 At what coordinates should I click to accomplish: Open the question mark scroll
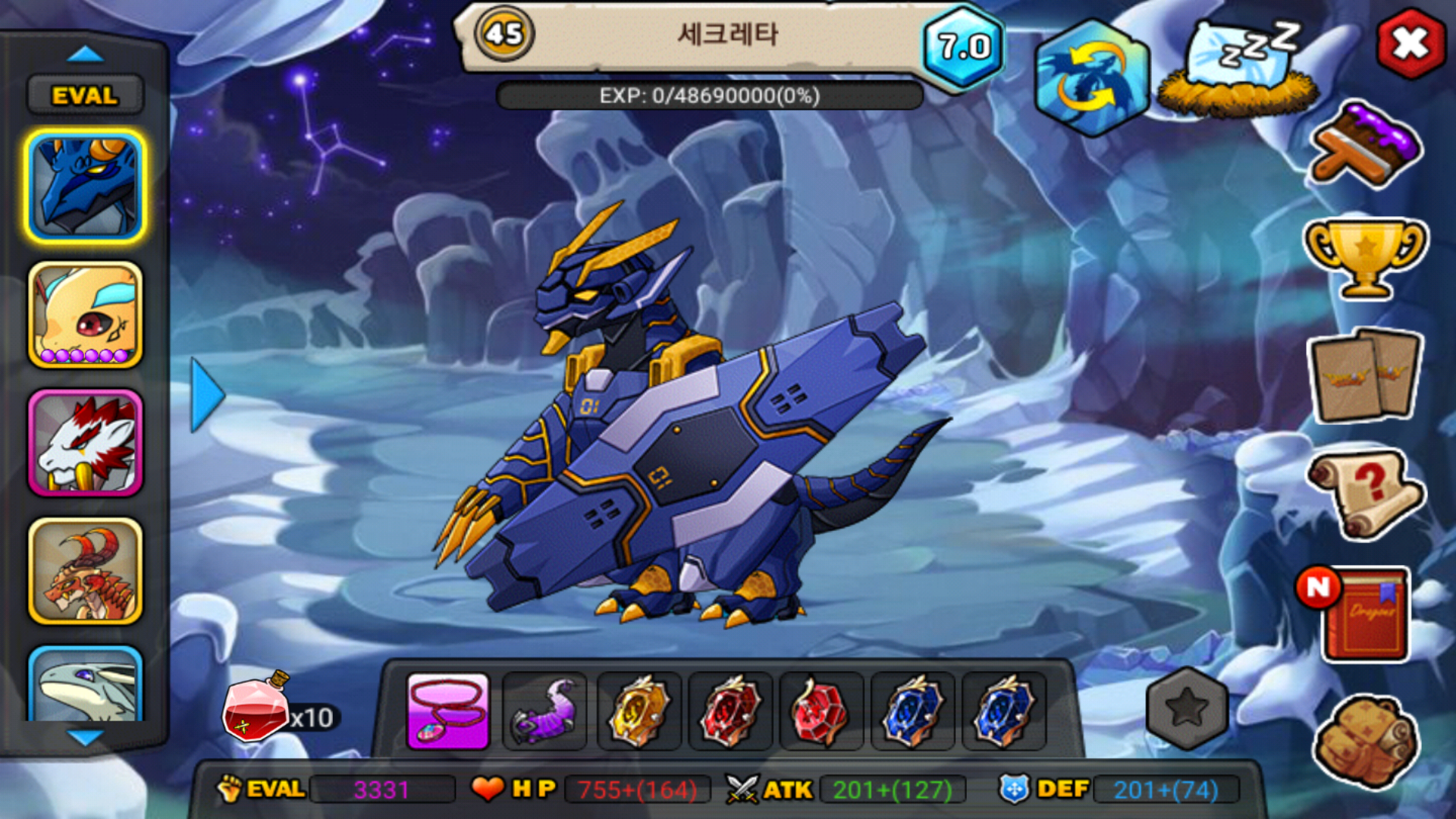[1365, 493]
